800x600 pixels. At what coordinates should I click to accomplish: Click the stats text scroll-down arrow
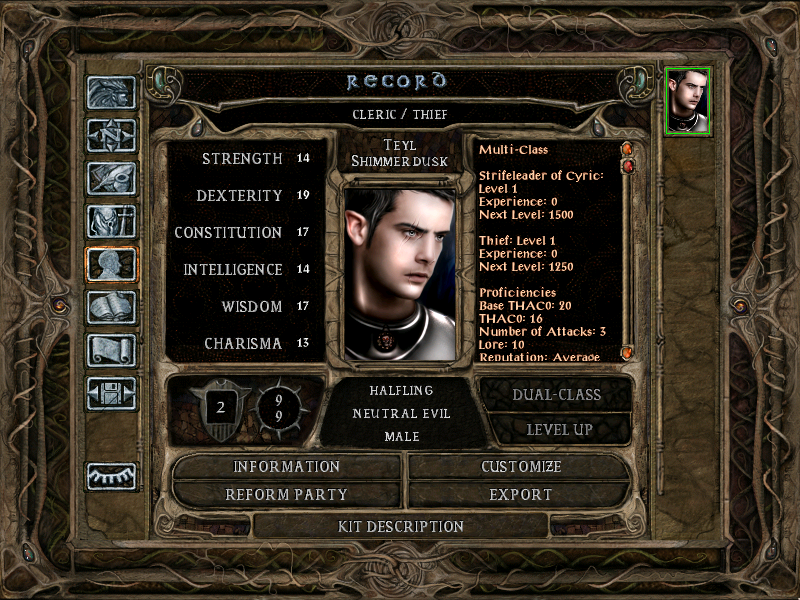pos(627,353)
